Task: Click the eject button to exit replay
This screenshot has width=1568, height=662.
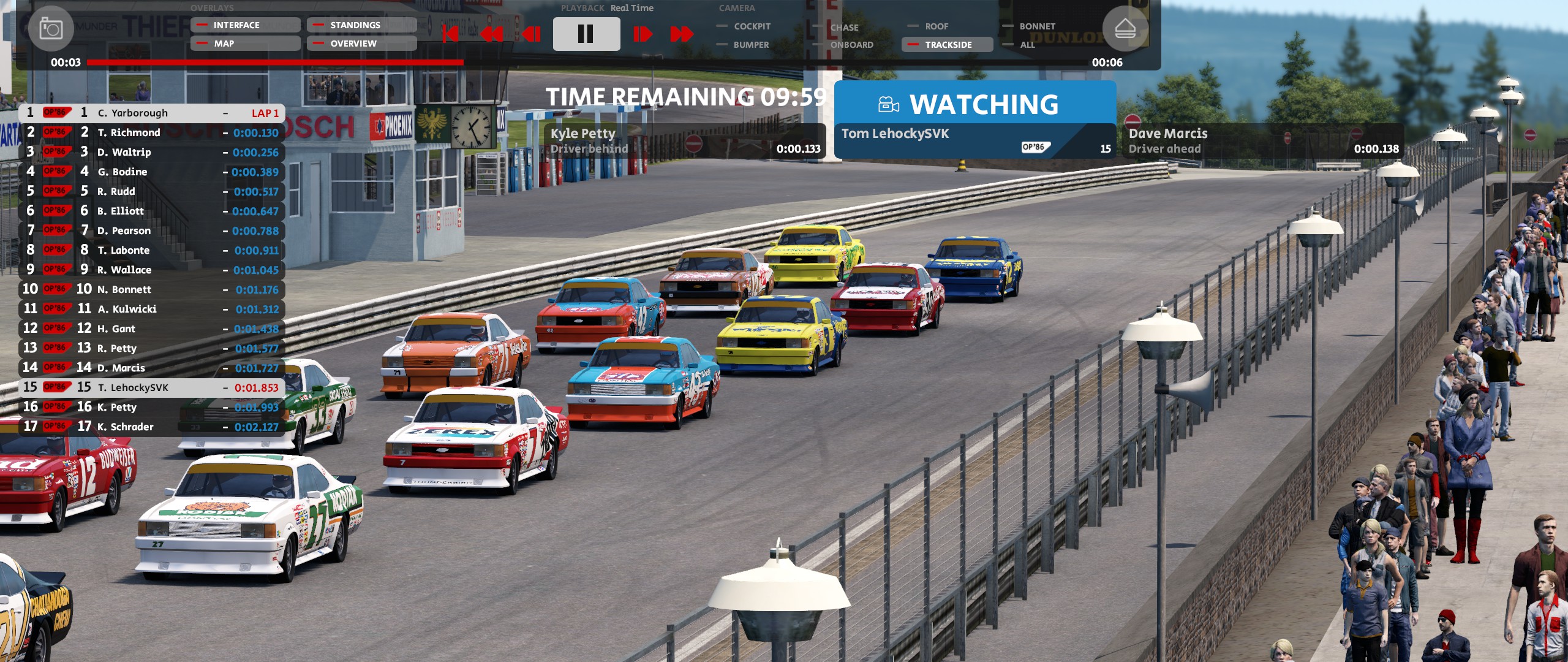Action: coord(1125,28)
